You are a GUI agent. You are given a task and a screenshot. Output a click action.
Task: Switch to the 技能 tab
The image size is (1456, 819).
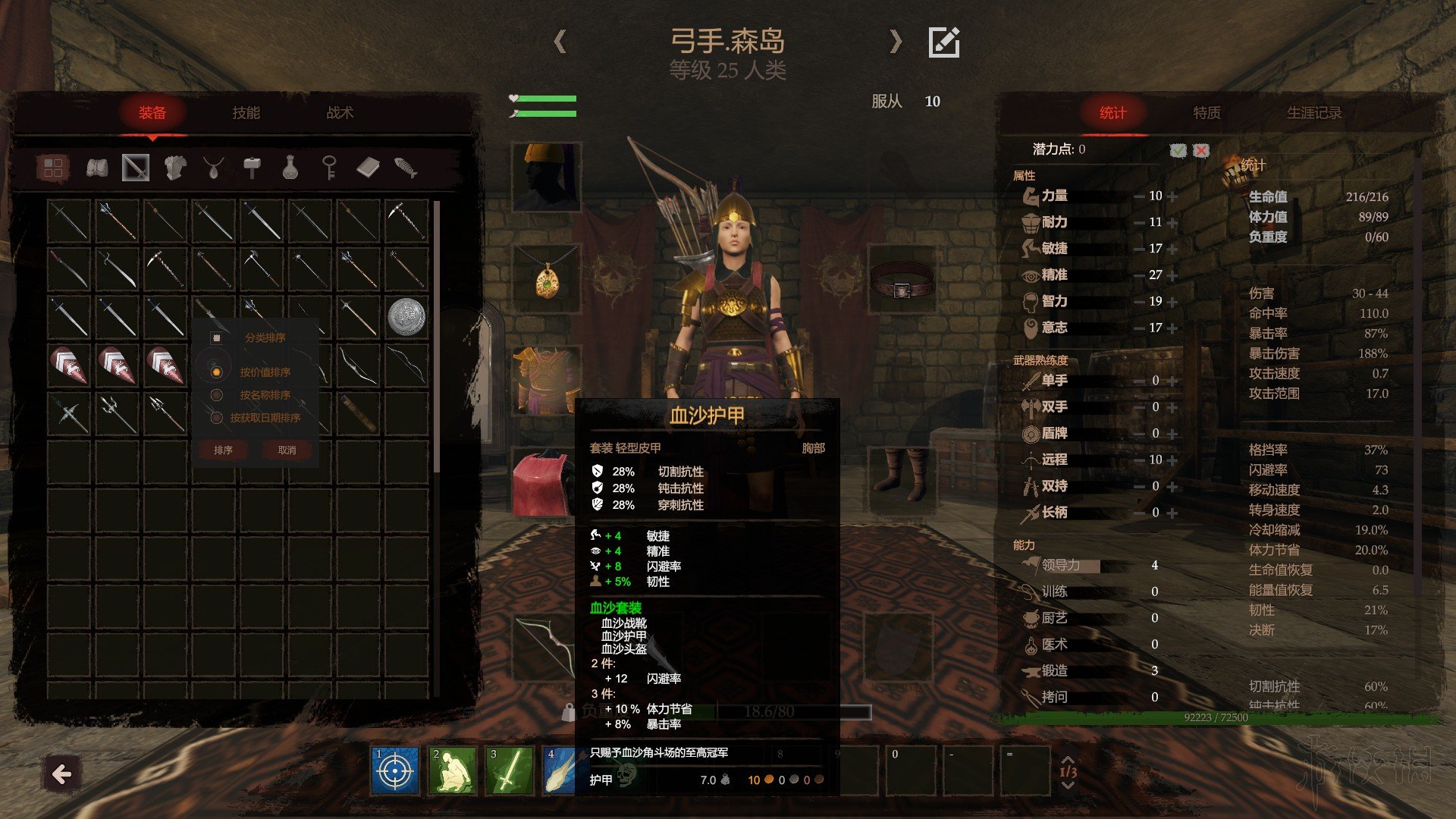pos(246,113)
